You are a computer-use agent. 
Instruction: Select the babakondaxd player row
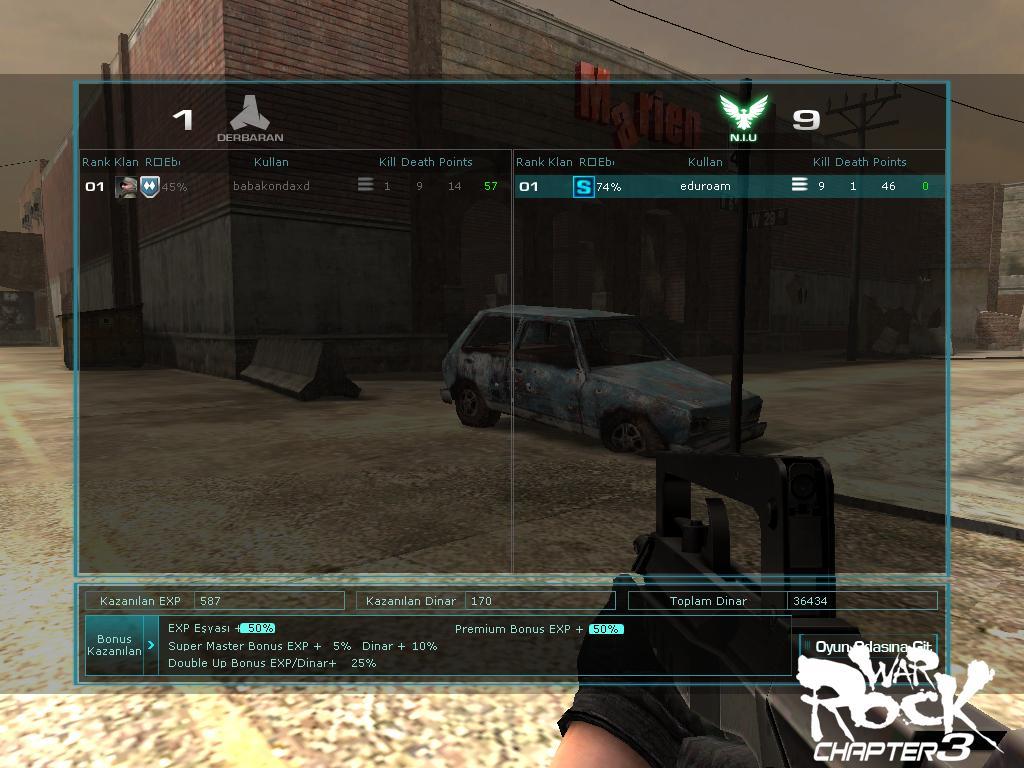coord(272,186)
